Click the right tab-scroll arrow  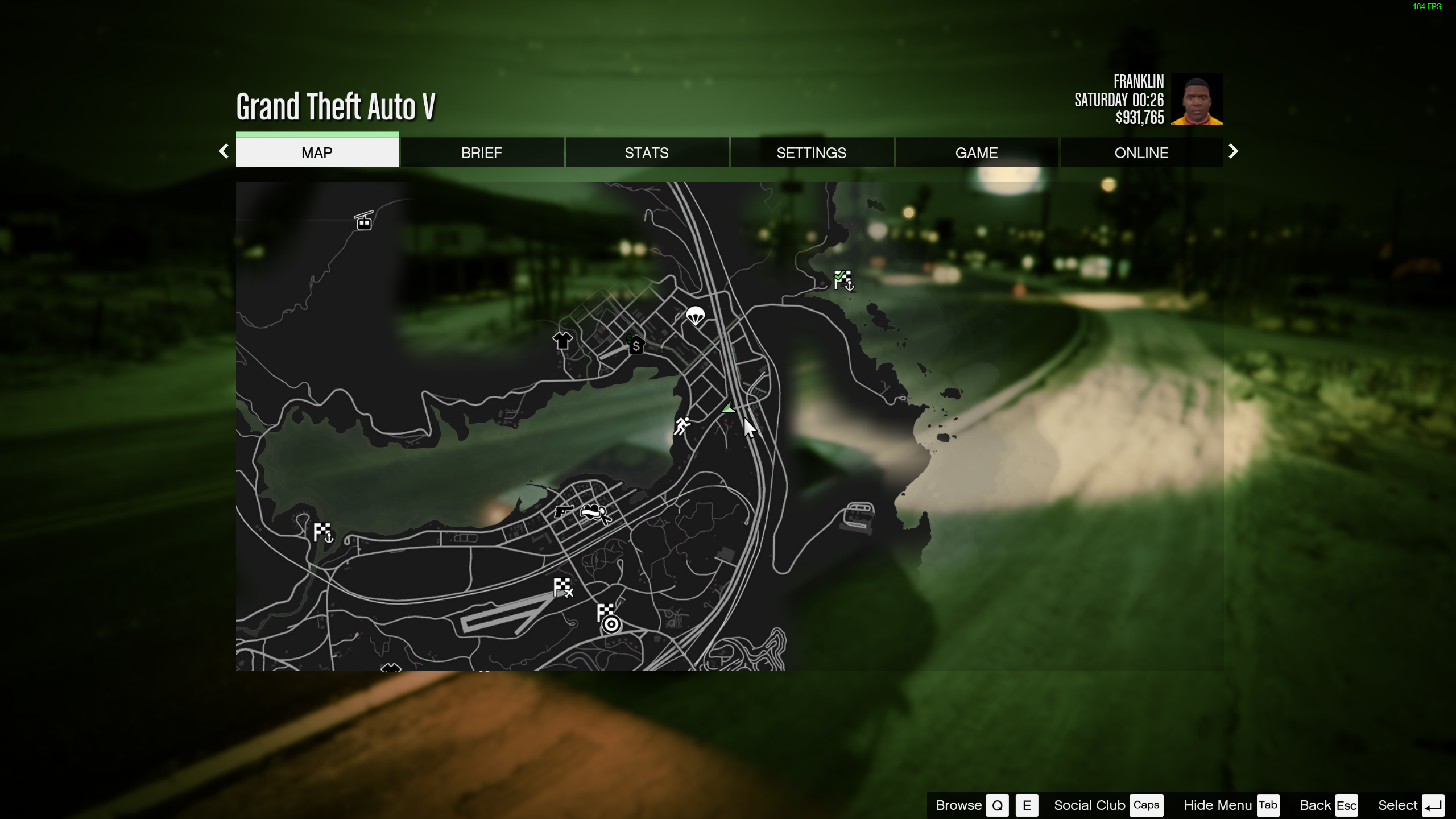click(x=1233, y=151)
